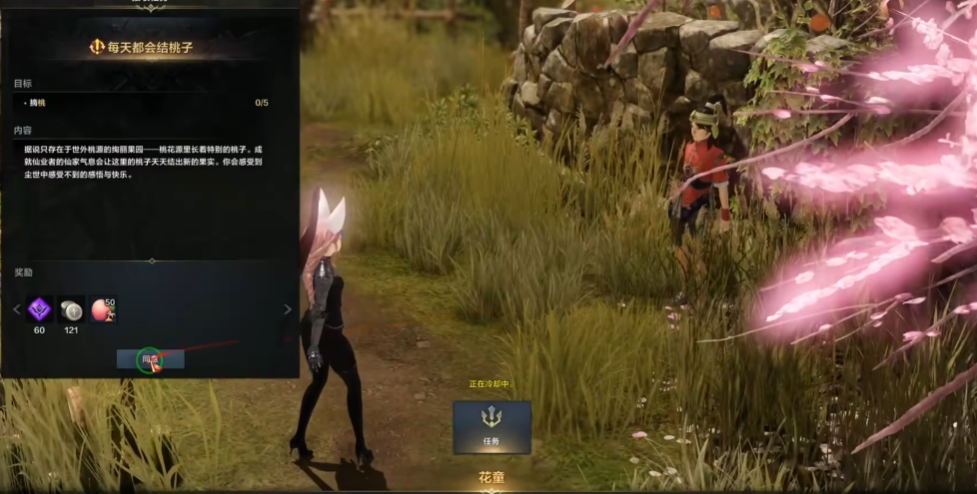Accept the quest with the 同意 button
The image size is (977, 494).
[x=150, y=359]
